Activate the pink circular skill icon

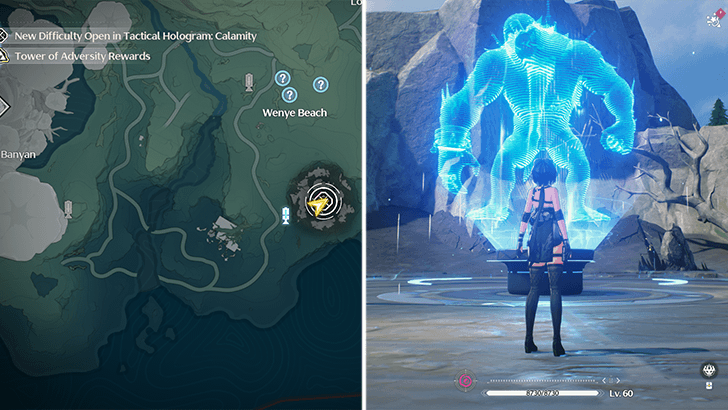(x=464, y=381)
